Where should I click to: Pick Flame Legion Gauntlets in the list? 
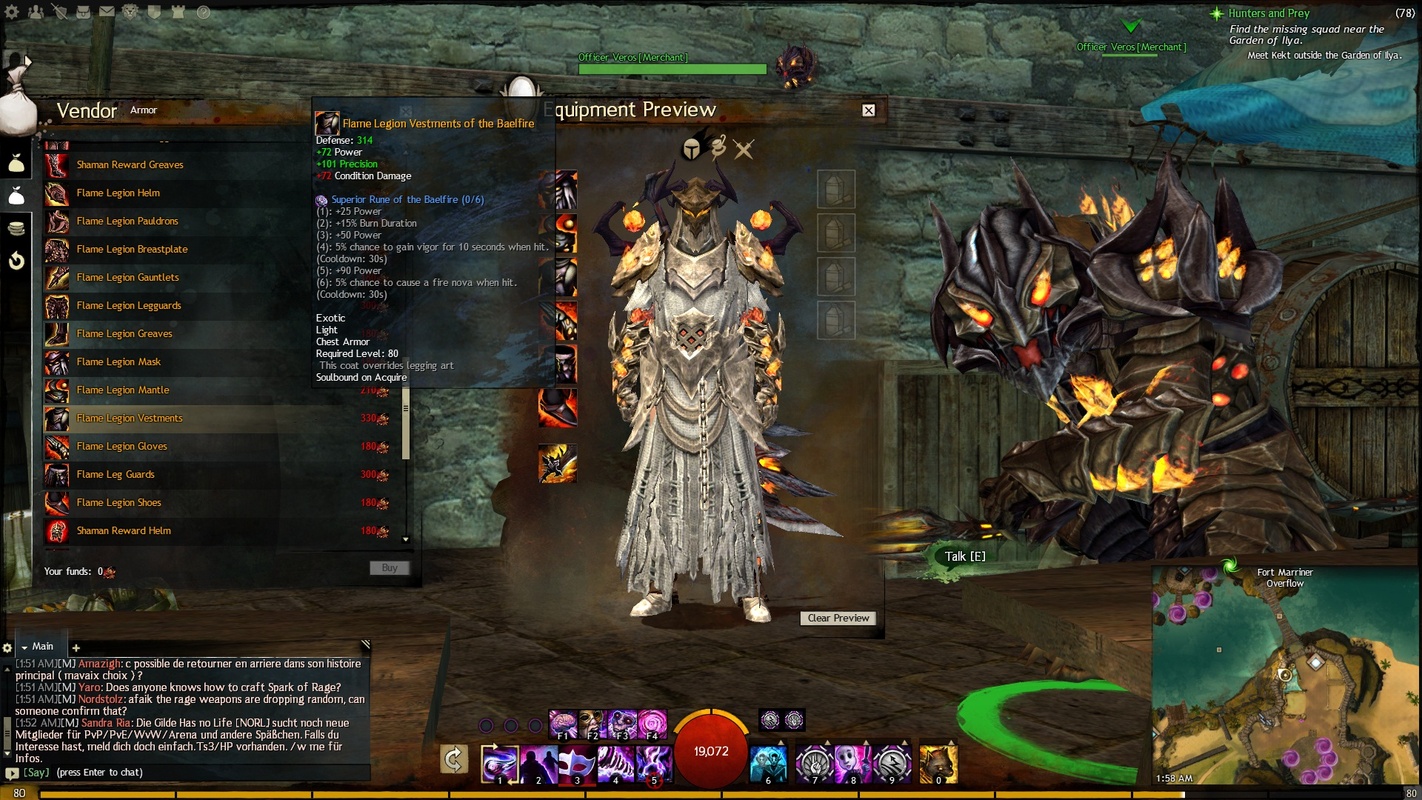tap(128, 277)
